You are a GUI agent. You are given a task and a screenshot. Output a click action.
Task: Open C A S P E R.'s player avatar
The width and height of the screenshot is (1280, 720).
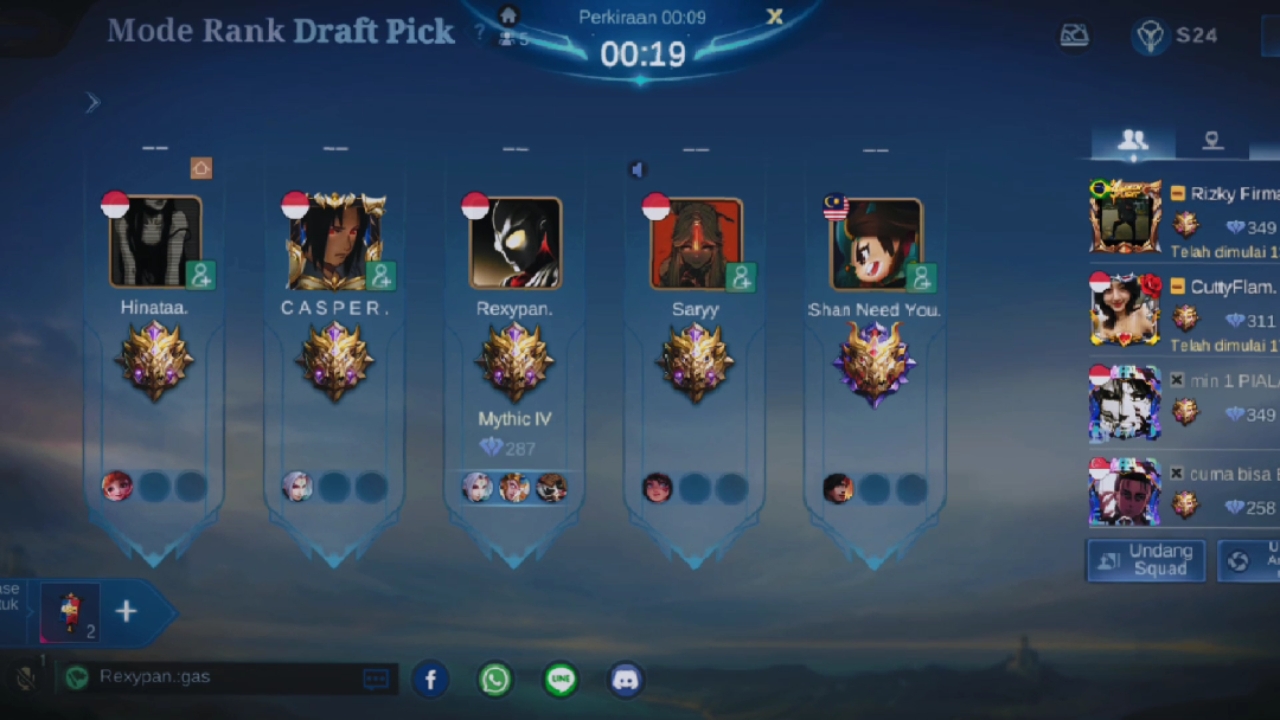coord(335,242)
